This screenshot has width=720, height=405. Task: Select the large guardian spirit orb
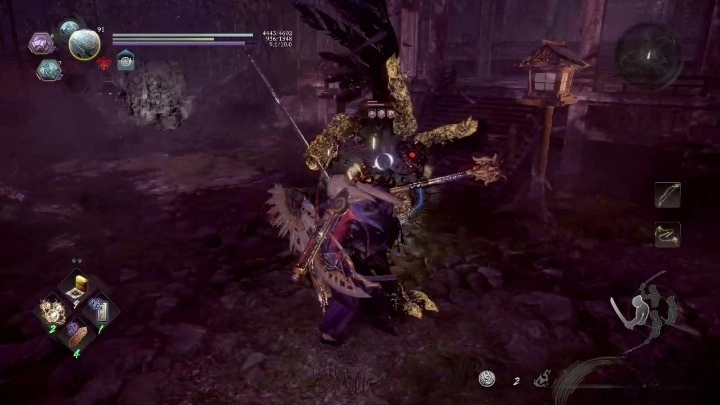[x=85, y=43]
